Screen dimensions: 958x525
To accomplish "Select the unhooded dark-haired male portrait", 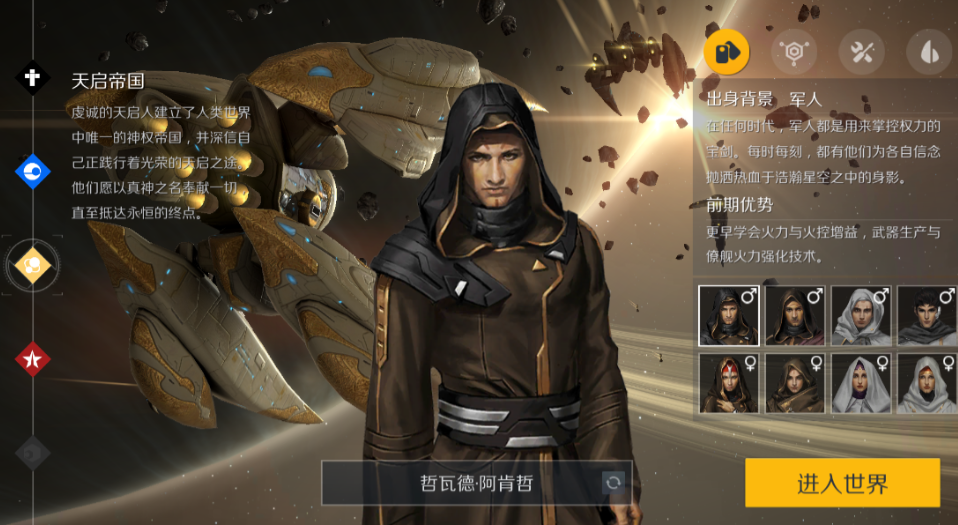I will (927, 315).
